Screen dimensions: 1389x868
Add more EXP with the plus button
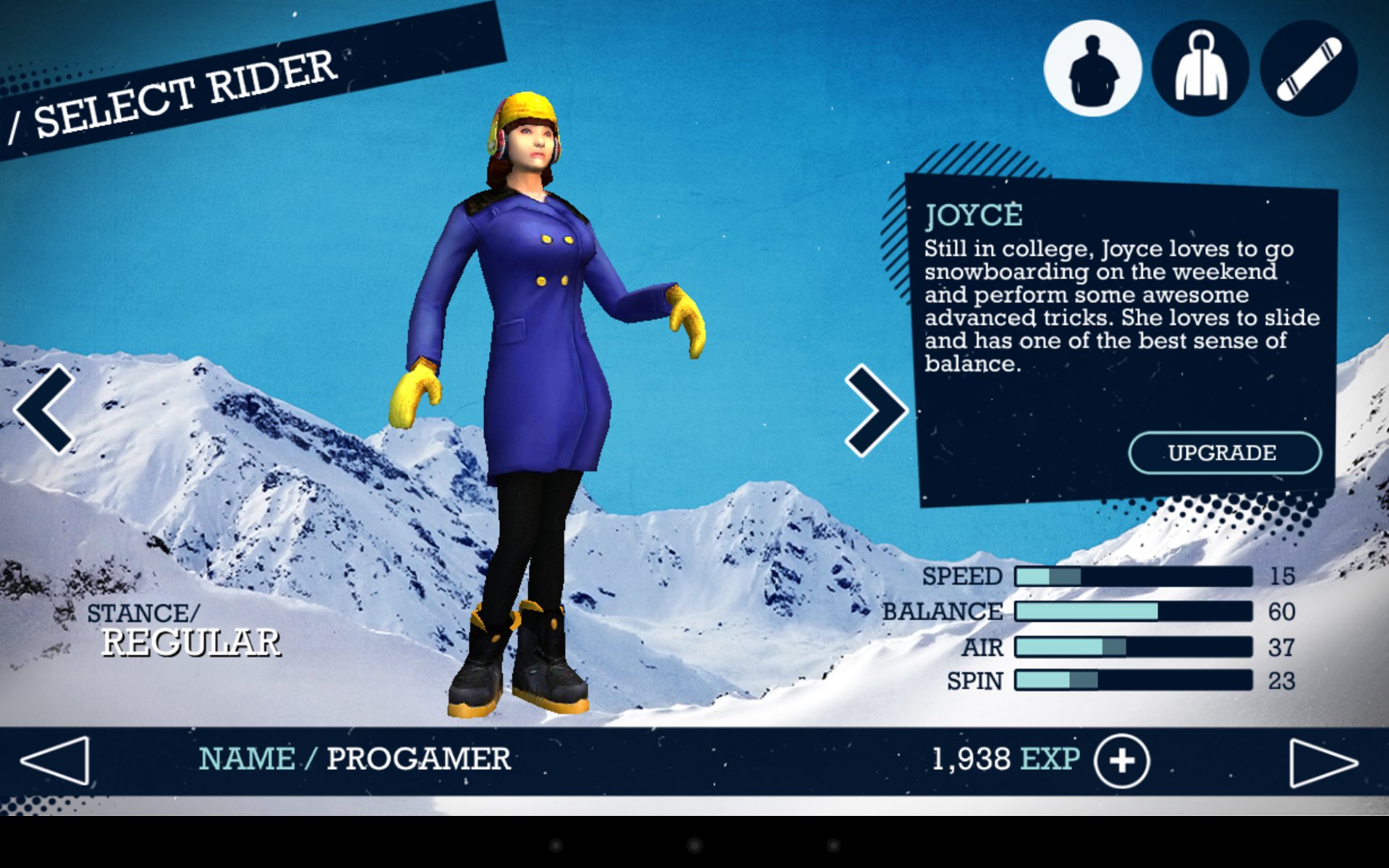[x=1121, y=761]
